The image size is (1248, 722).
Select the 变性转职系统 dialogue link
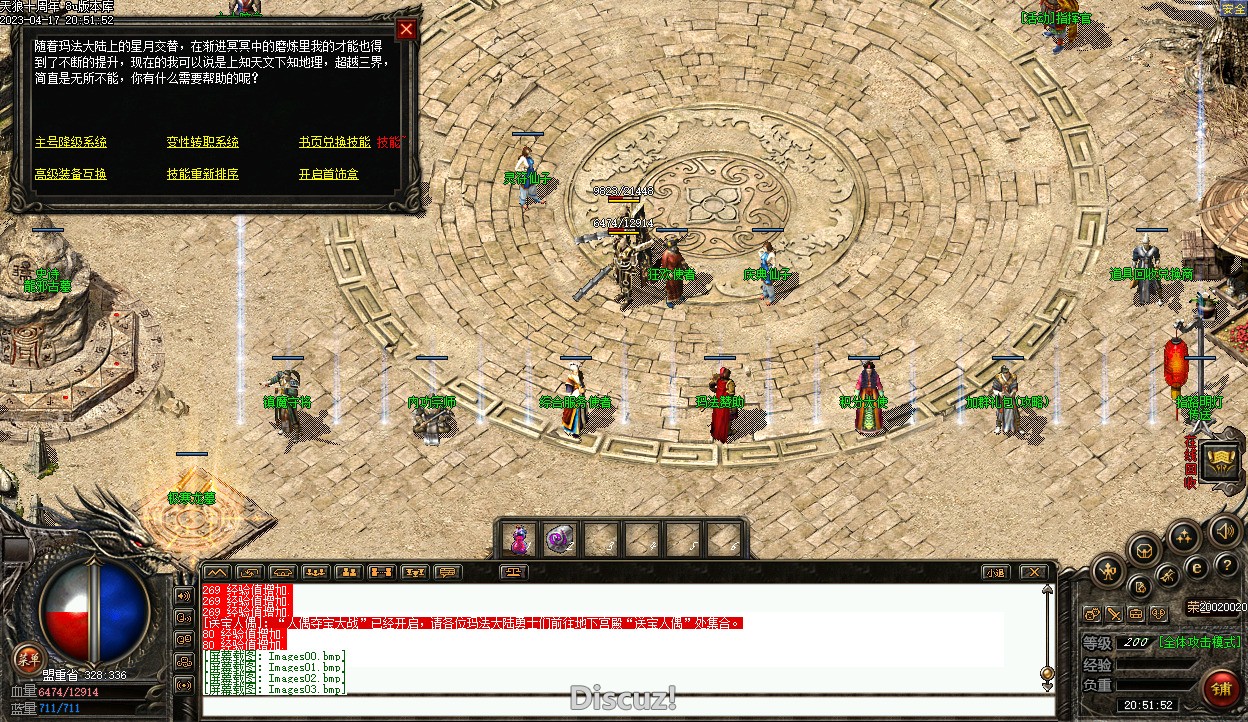coord(202,142)
